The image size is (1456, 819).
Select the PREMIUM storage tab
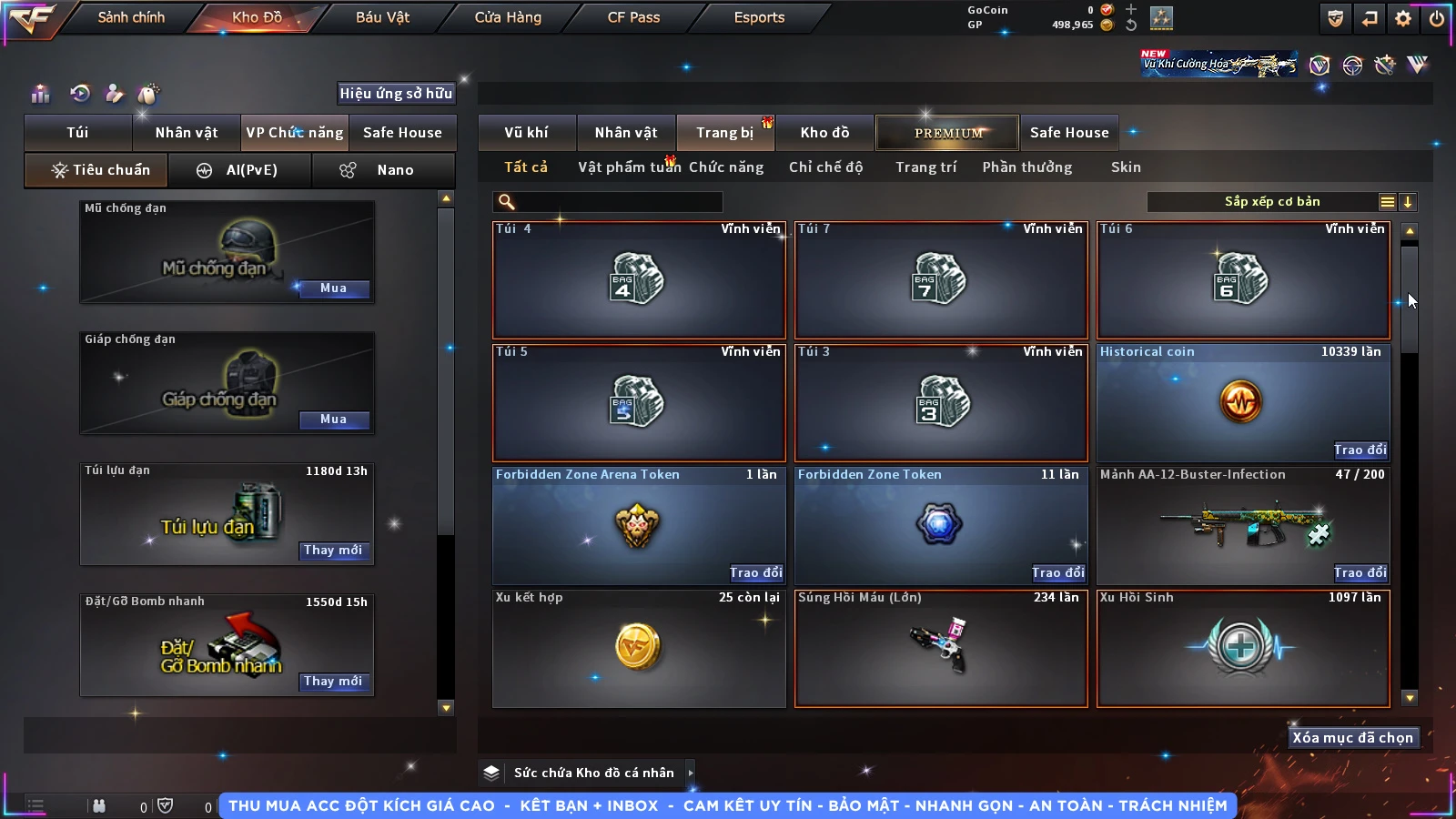pyautogui.click(x=947, y=133)
